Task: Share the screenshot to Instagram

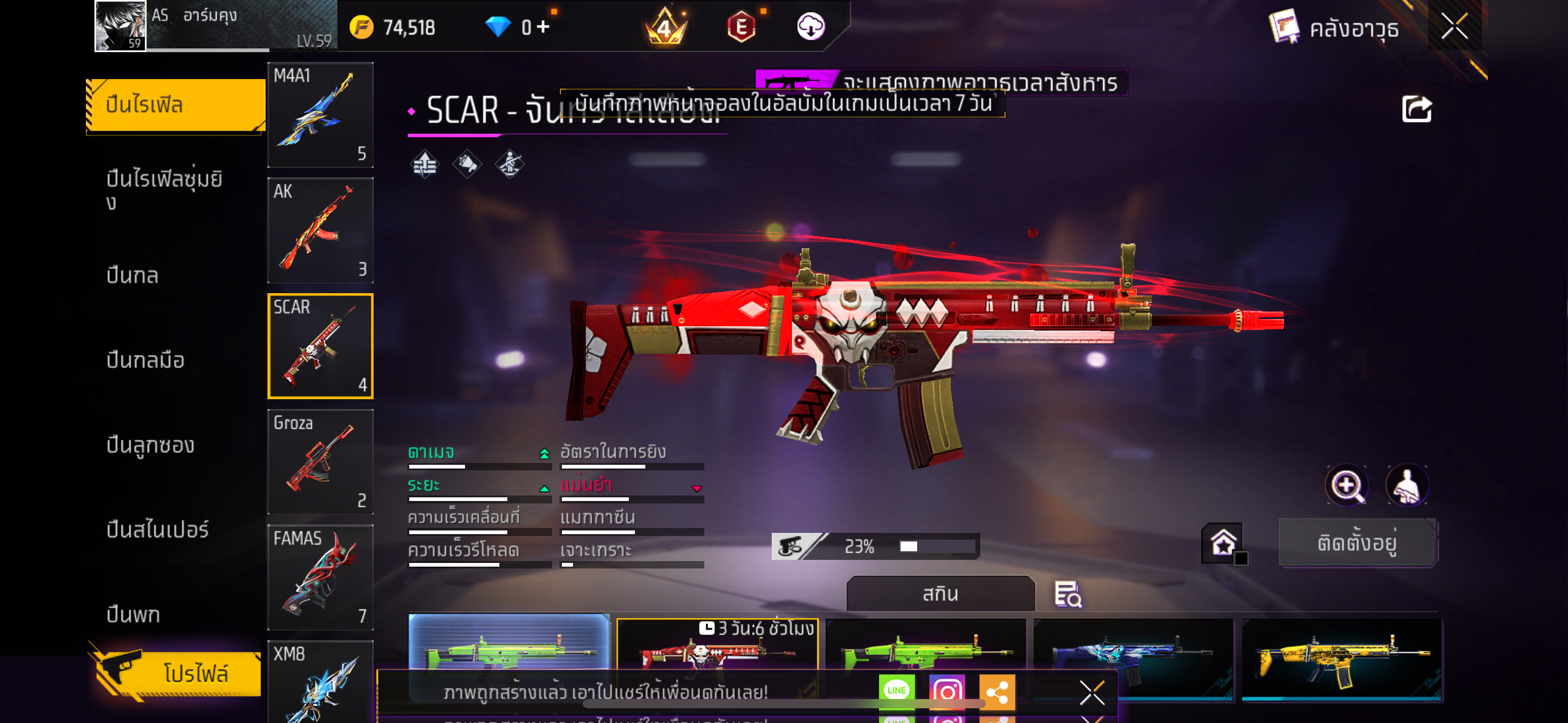Action: [x=947, y=692]
